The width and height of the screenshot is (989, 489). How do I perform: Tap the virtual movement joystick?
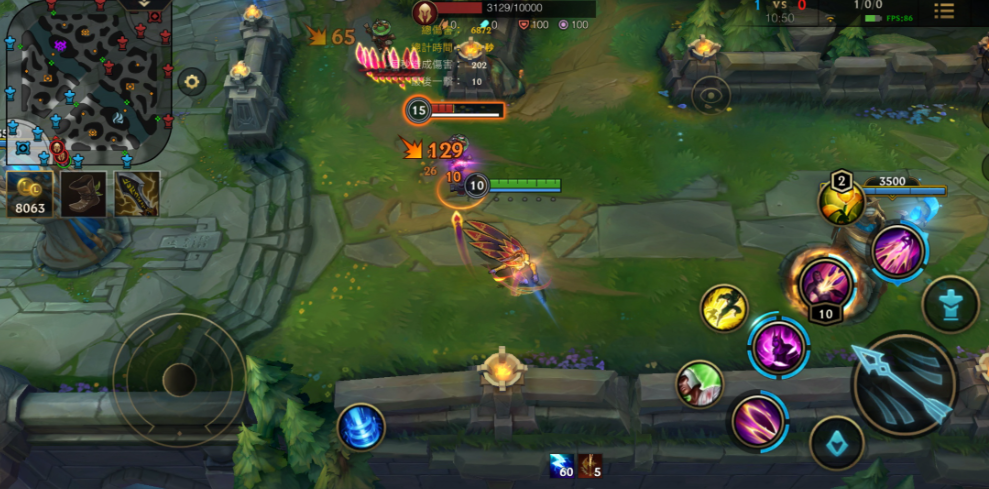tap(179, 379)
